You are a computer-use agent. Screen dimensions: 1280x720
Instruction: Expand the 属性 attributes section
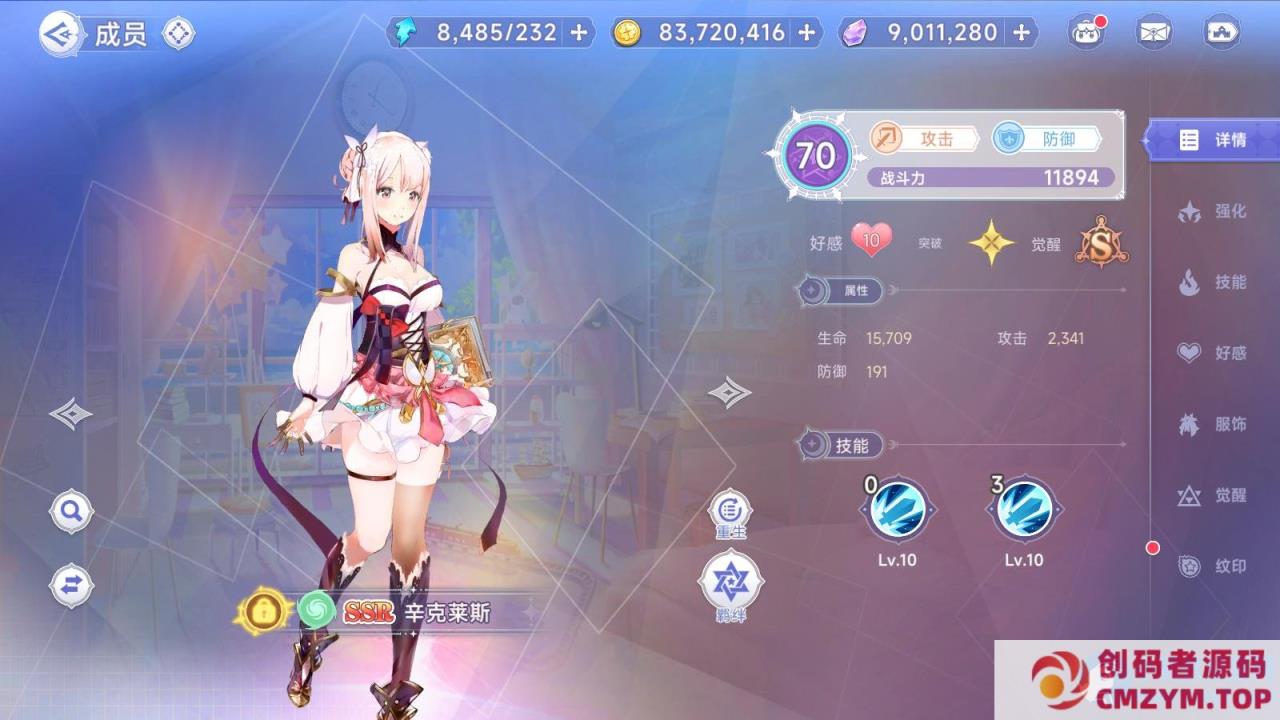click(842, 292)
